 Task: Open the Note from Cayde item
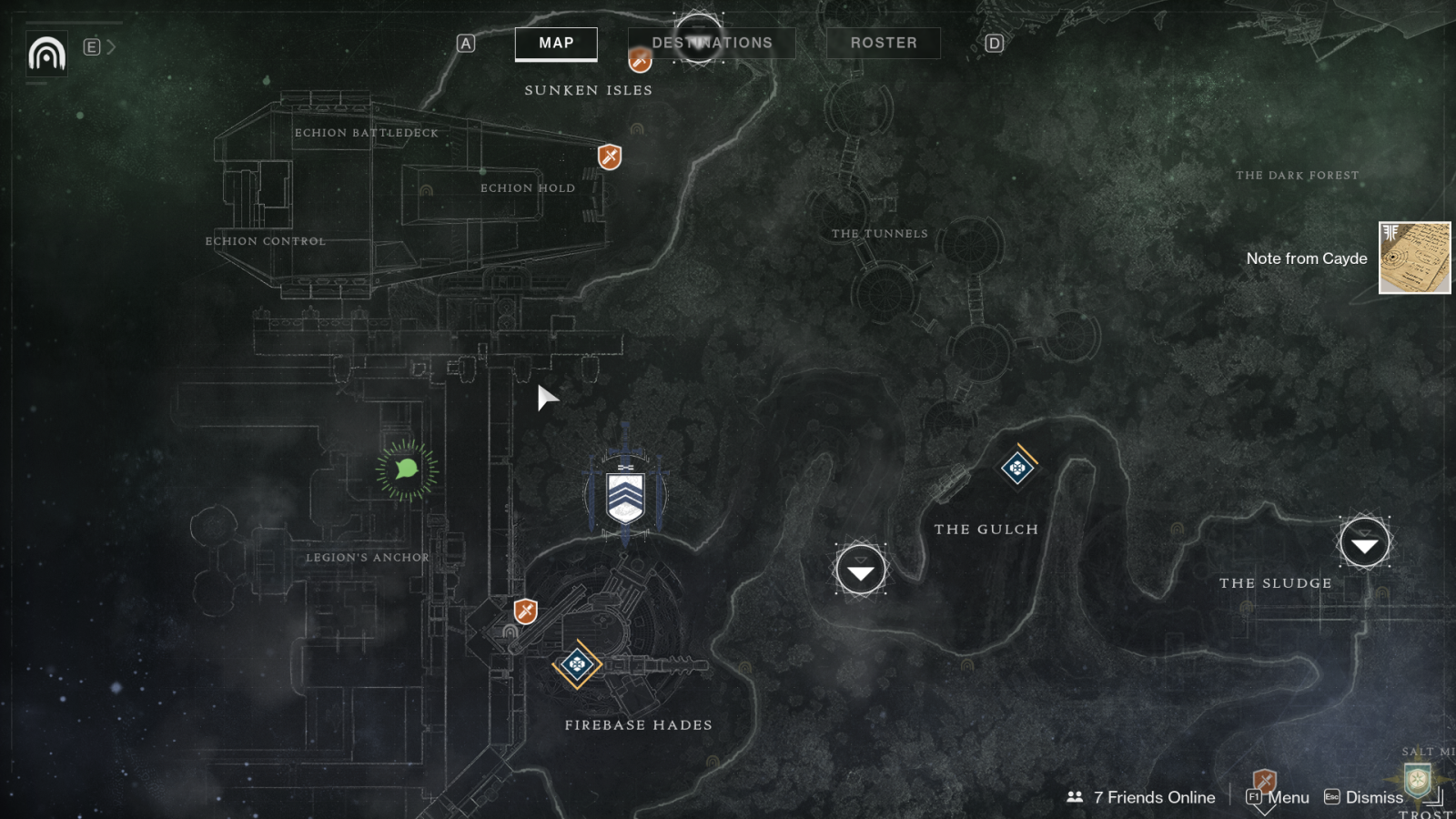1414,258
